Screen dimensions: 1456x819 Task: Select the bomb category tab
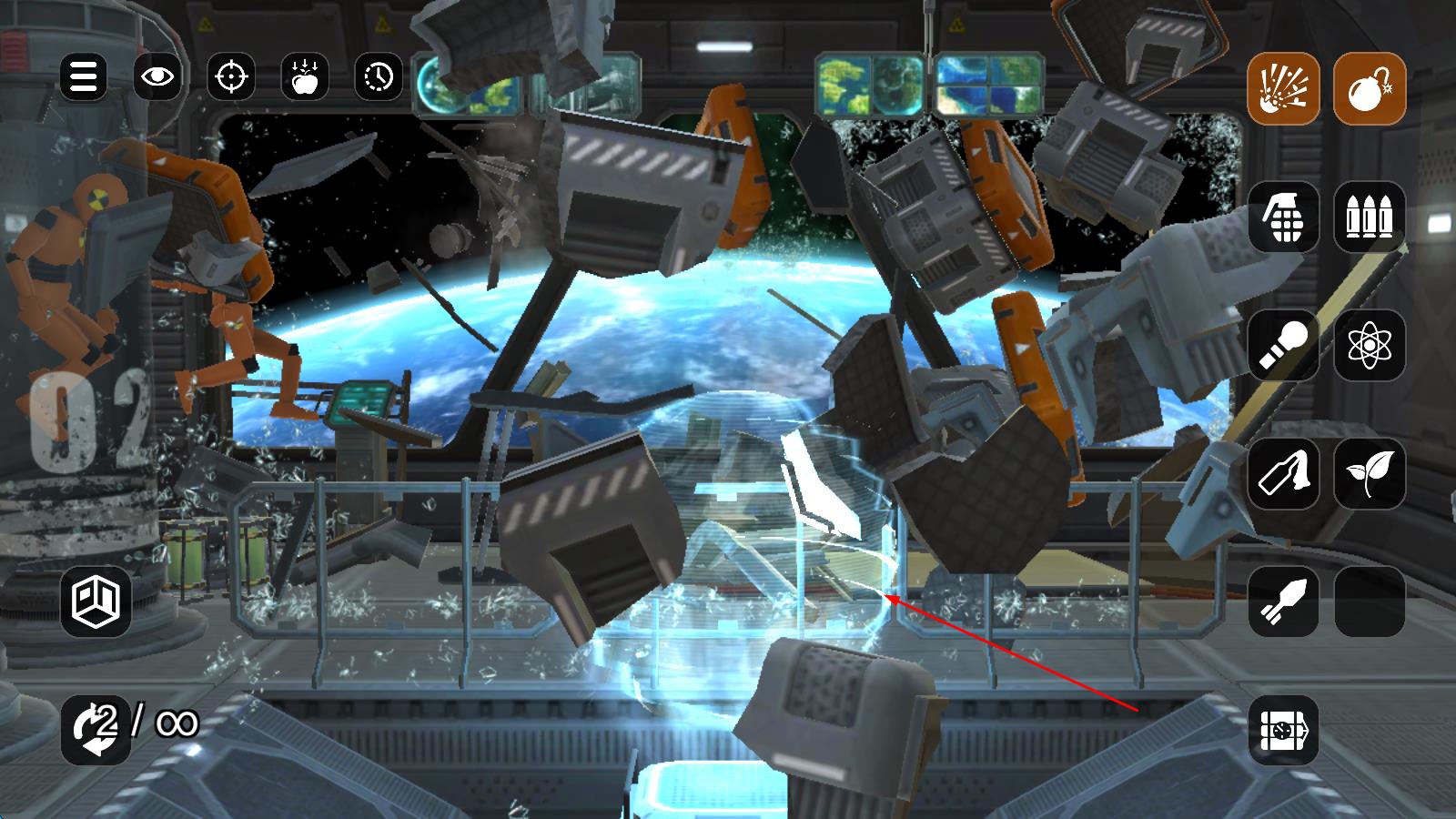click(1370, 89)
